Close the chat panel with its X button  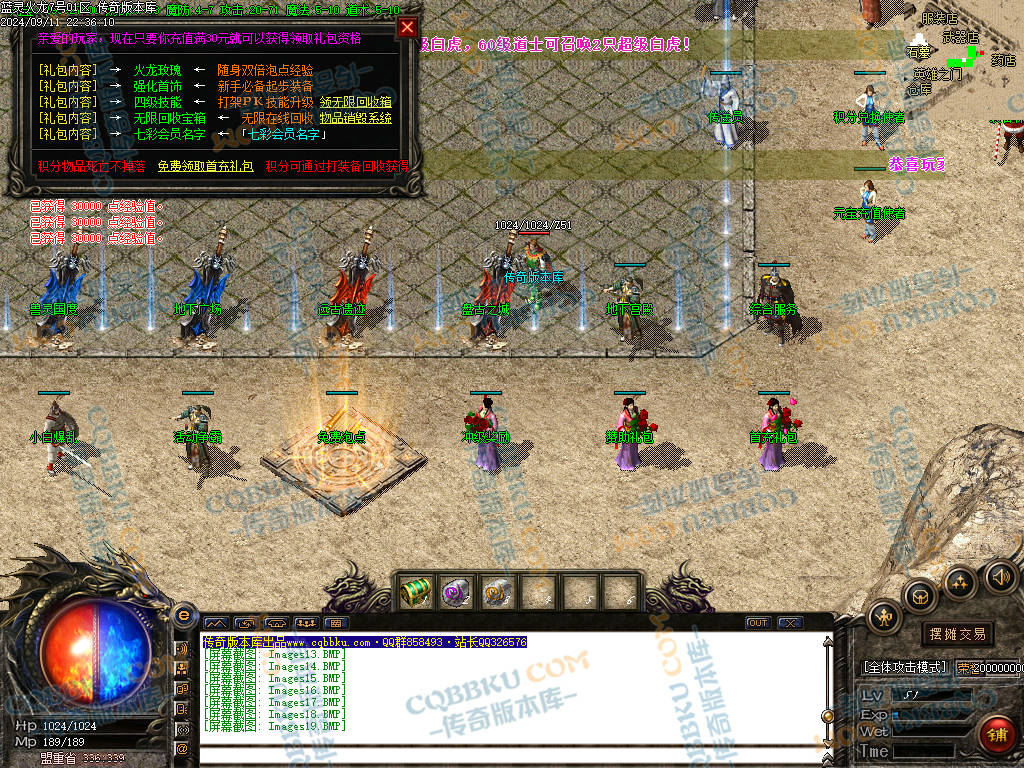790,623
